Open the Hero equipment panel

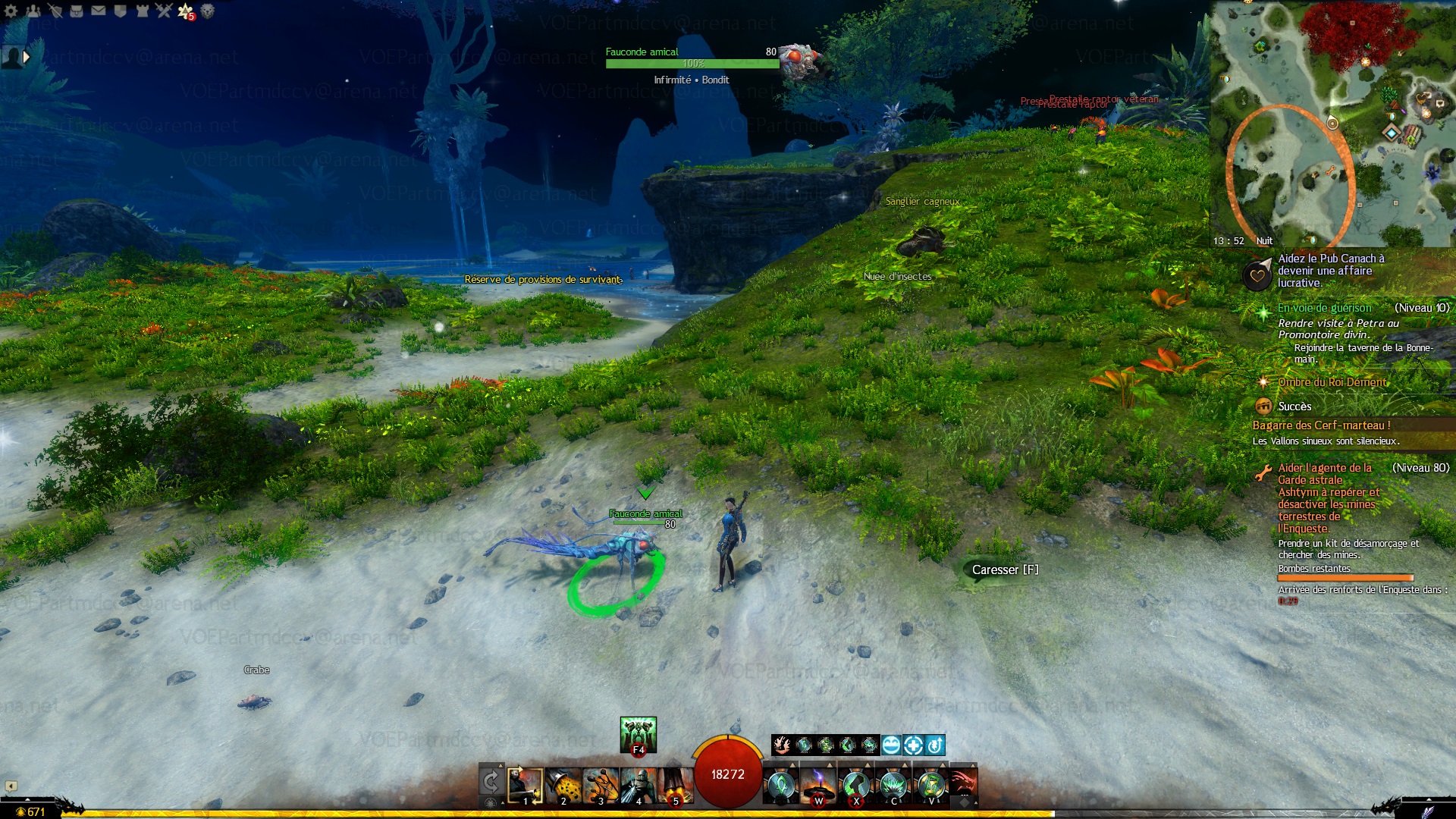(55, 11)
